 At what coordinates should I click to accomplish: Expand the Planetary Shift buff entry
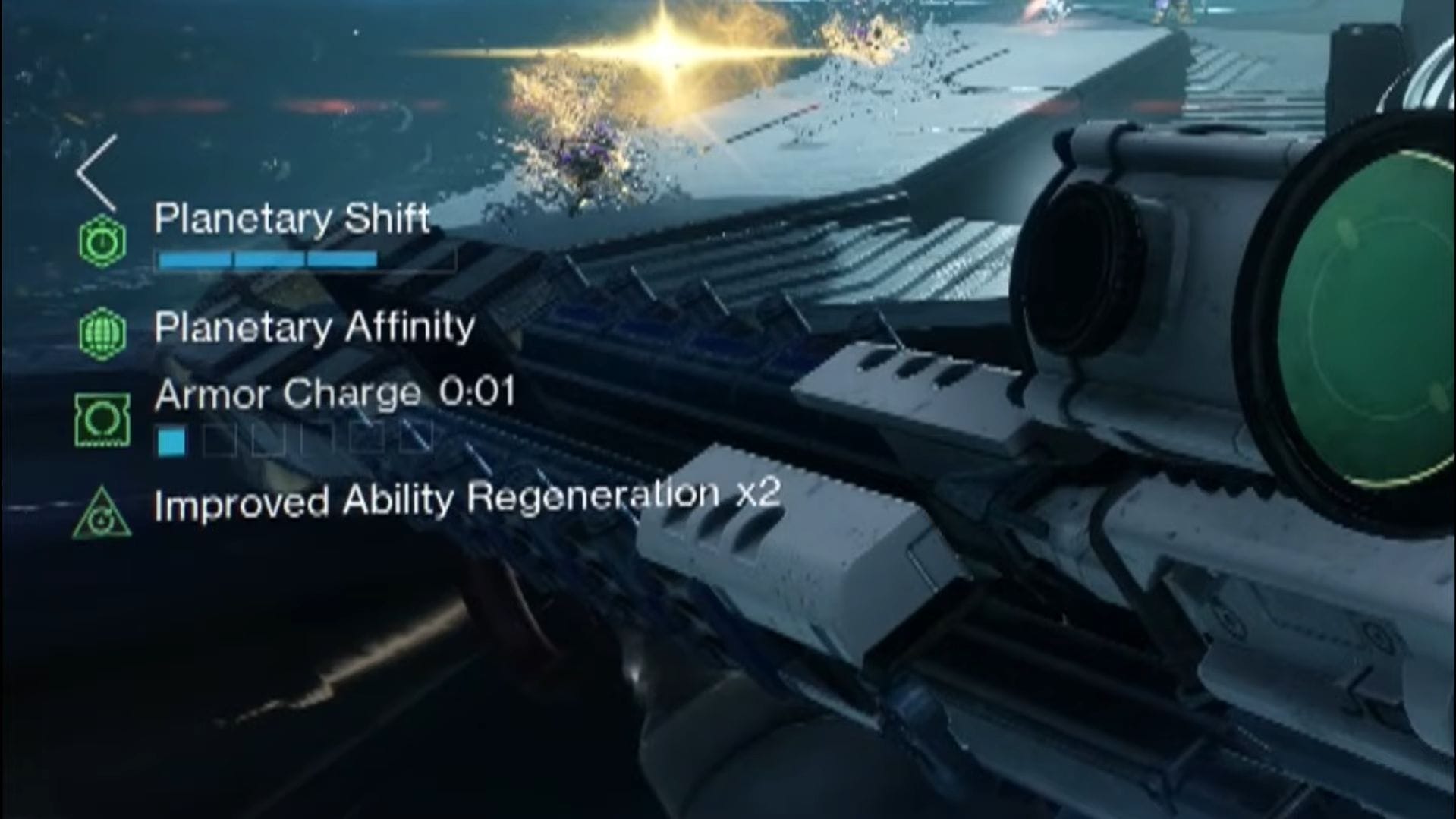(292, 219)
